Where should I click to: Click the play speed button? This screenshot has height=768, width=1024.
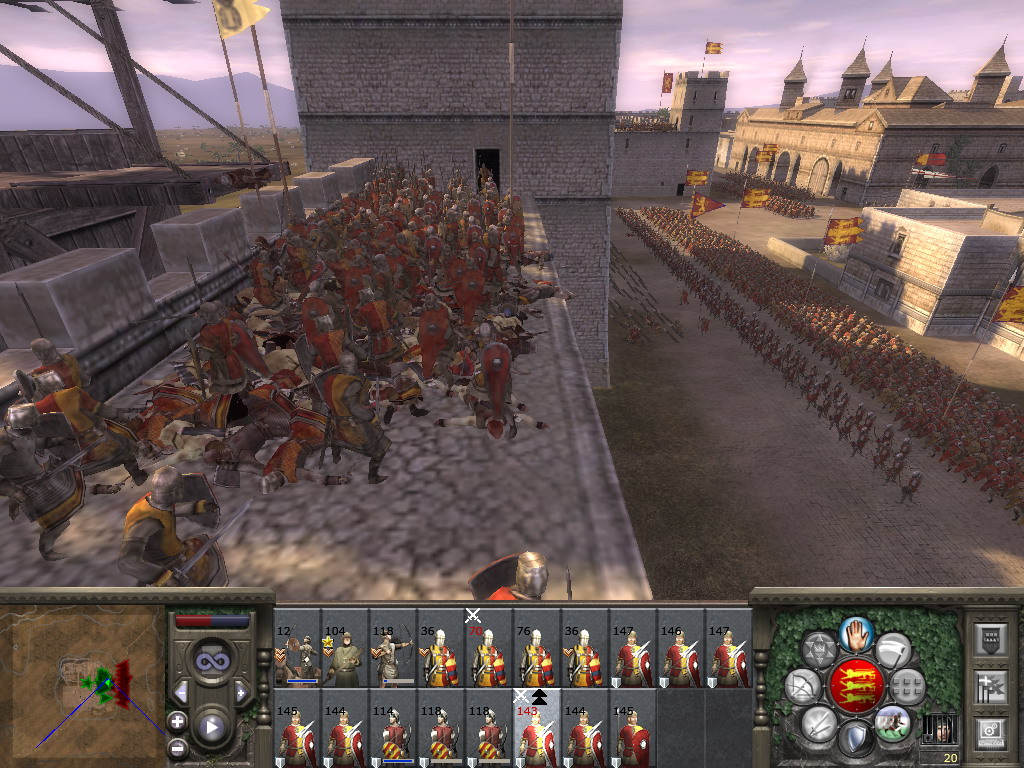[x=211, y=727]
